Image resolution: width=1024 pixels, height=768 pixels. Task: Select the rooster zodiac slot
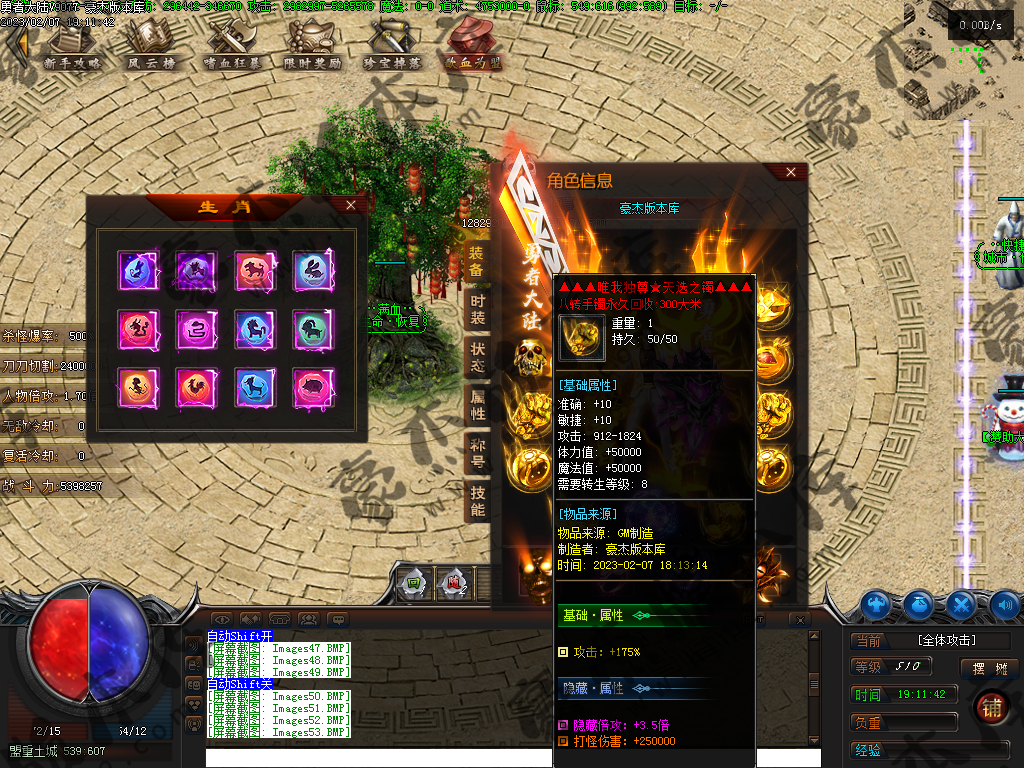tap(196, 386)
